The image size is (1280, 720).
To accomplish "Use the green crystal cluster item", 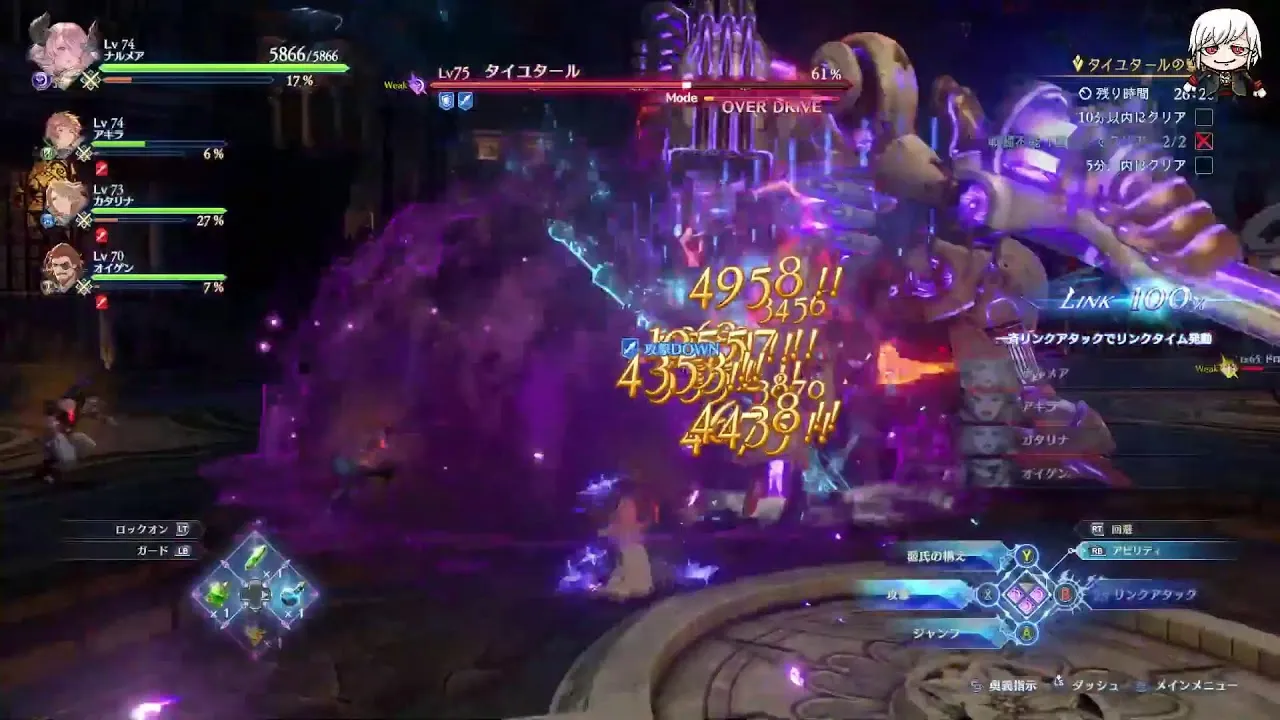I will (x=218, y=594).
